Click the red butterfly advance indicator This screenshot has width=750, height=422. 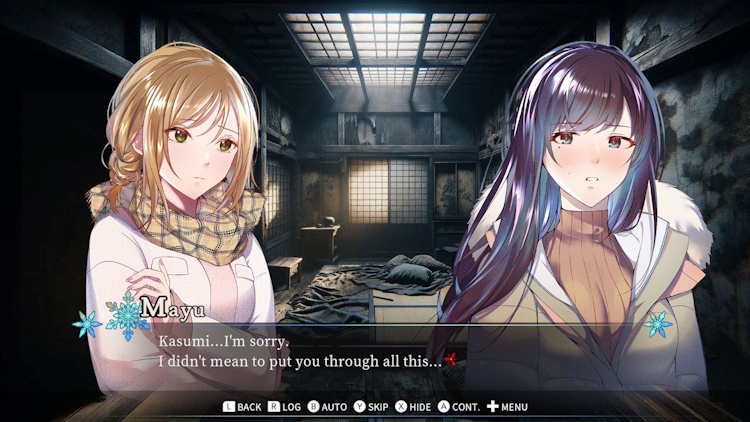click(x=451, y=360)
